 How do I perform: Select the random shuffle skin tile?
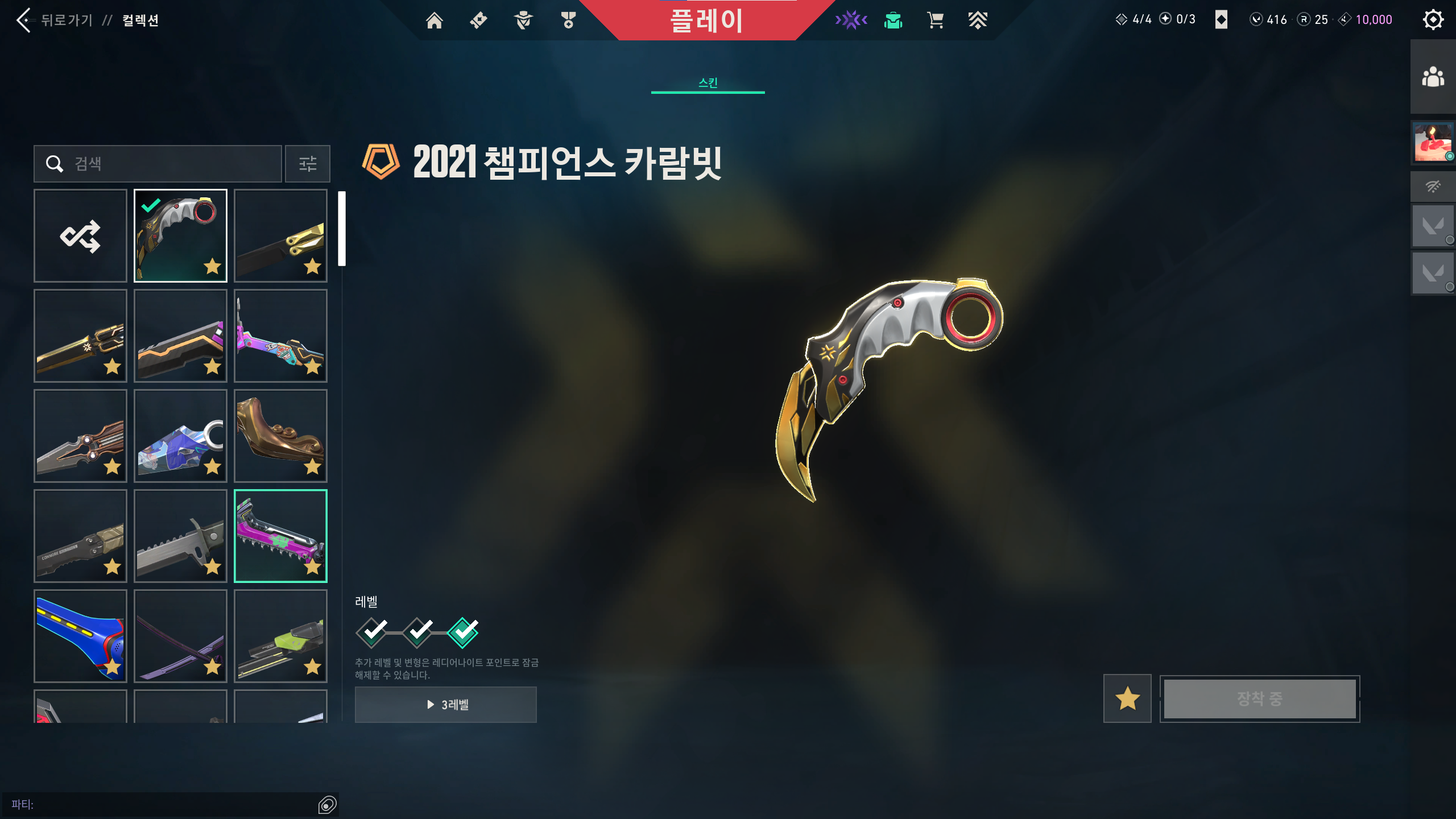[80, 235]
